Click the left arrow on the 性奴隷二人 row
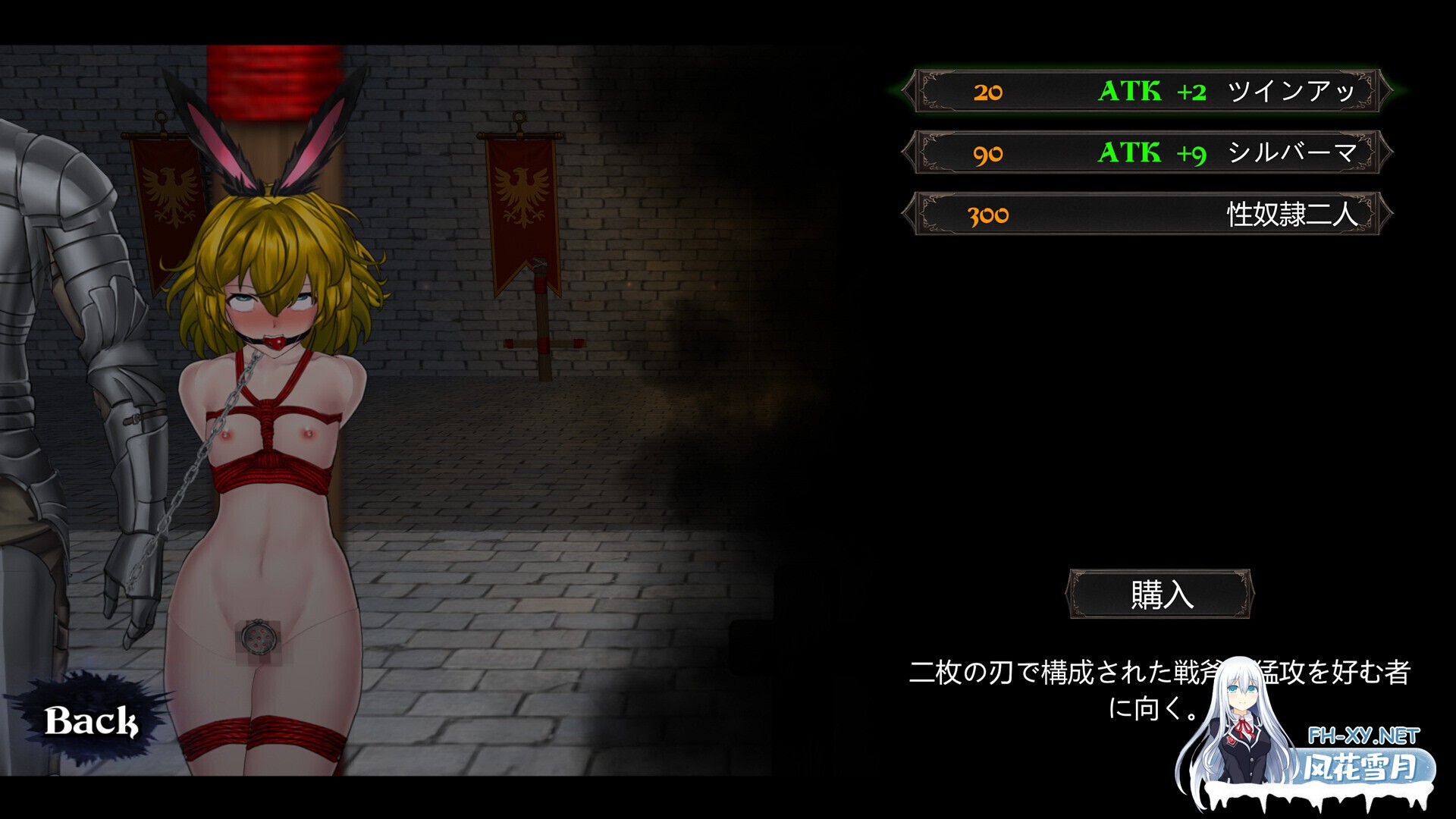This screenshot has height=819, width=1456. tap(910, 215)
